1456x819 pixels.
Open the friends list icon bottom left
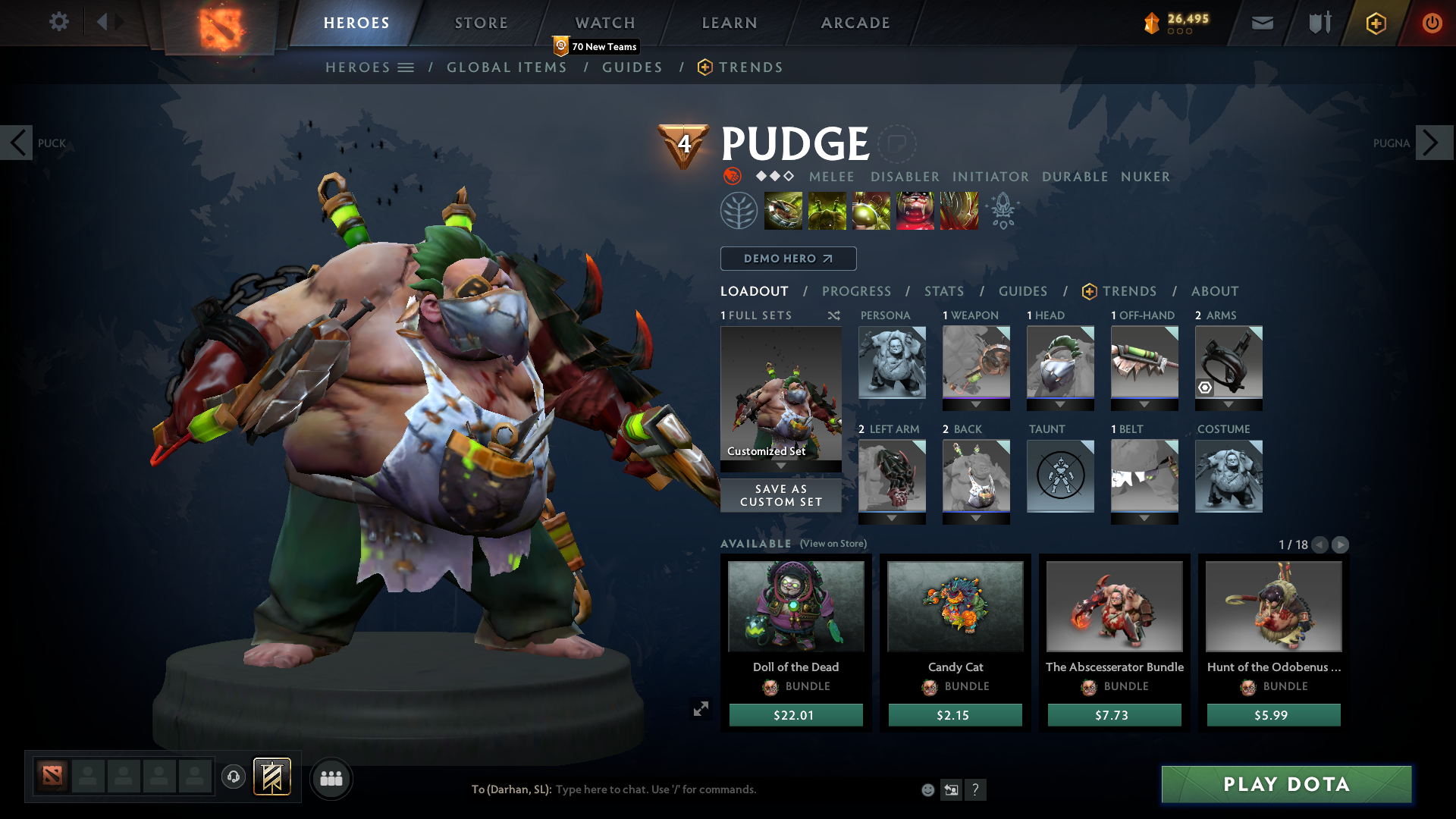coord(331,778)
